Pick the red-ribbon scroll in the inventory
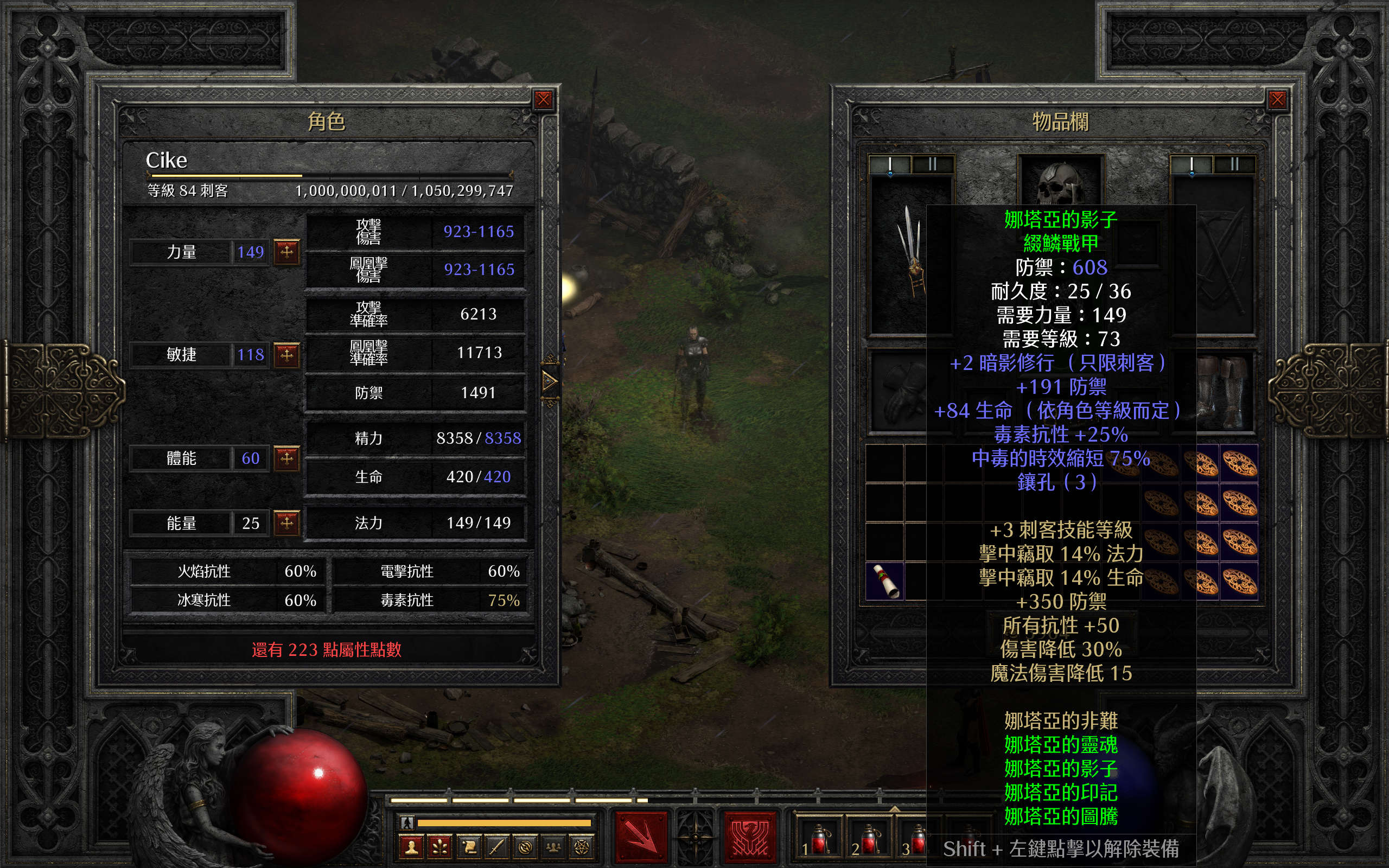Viewport: 1389px width, 868px height. pyautogui.click(x=884, y=580)
